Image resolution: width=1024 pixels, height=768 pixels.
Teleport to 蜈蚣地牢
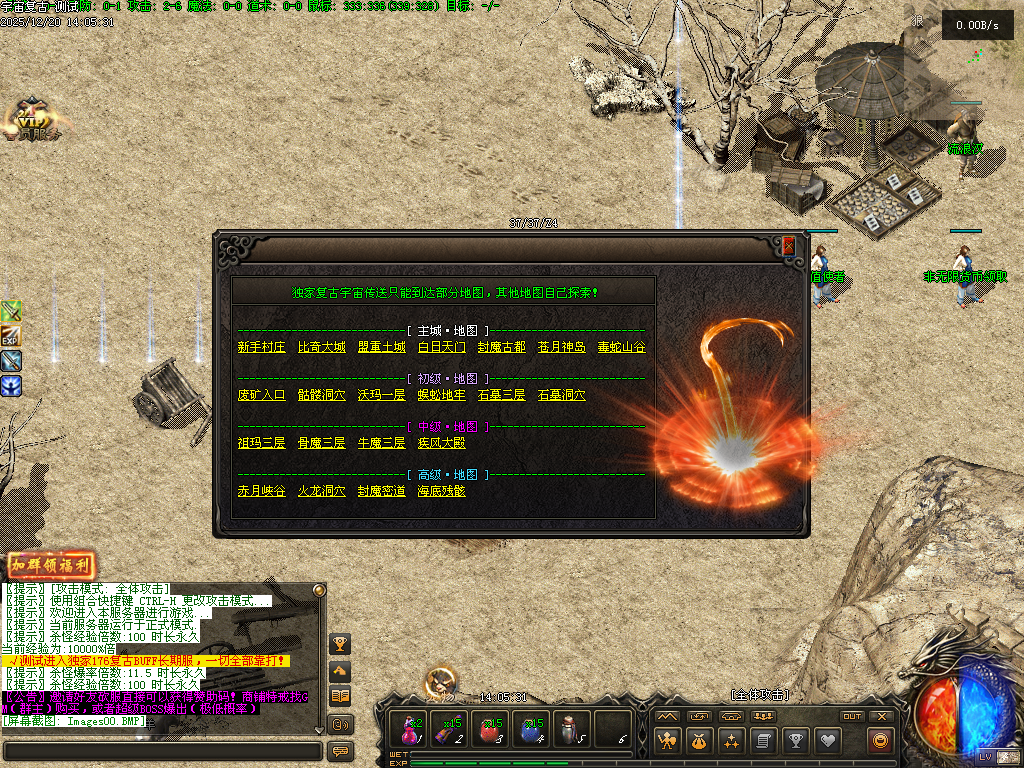pos(441,395)
